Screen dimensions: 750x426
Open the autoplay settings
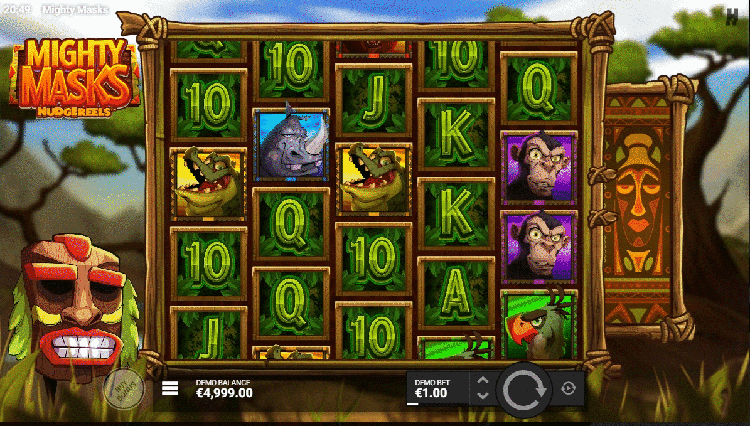pos(569,388)
